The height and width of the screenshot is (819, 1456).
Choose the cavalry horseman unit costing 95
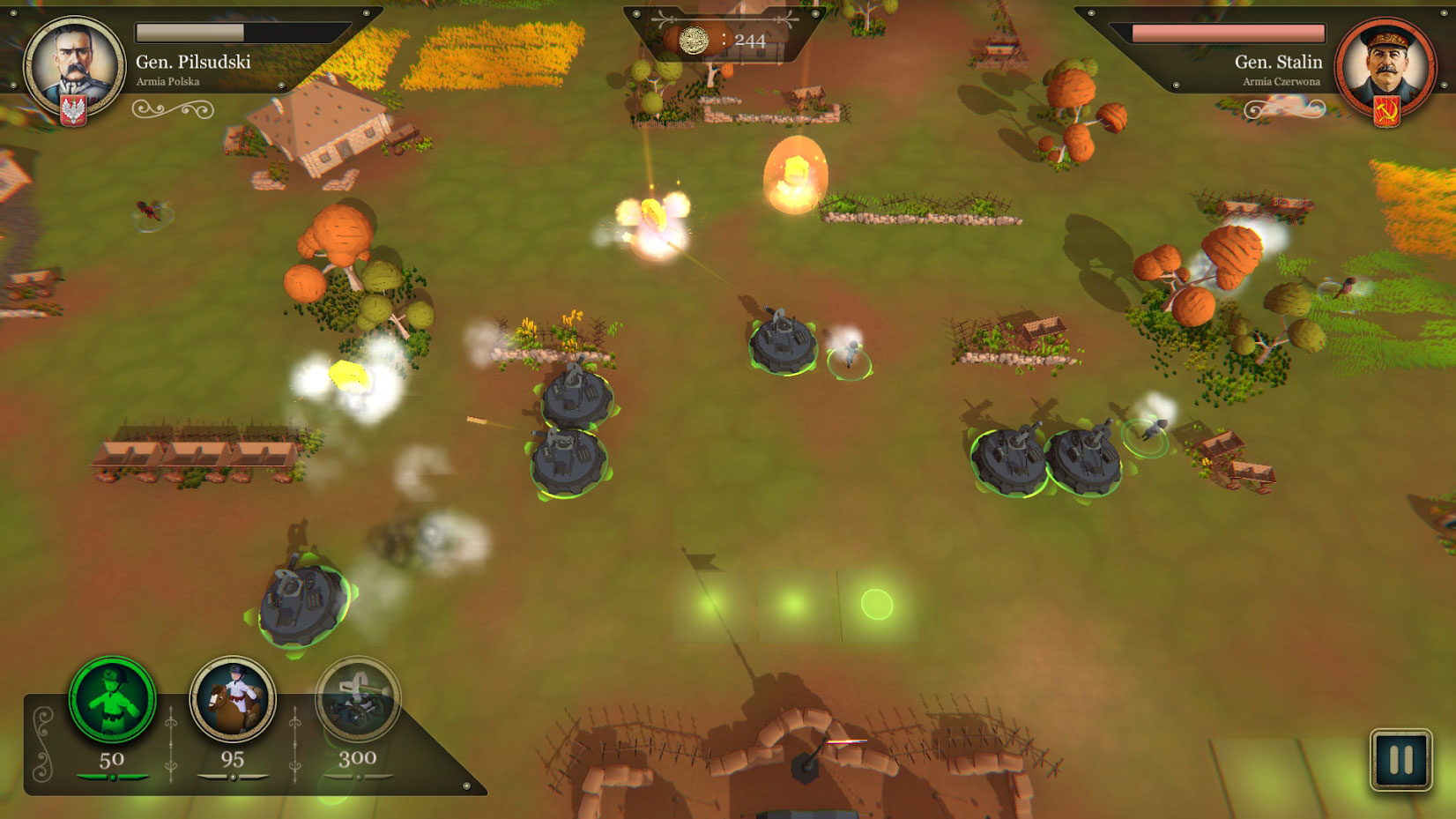tap(233, 700)
